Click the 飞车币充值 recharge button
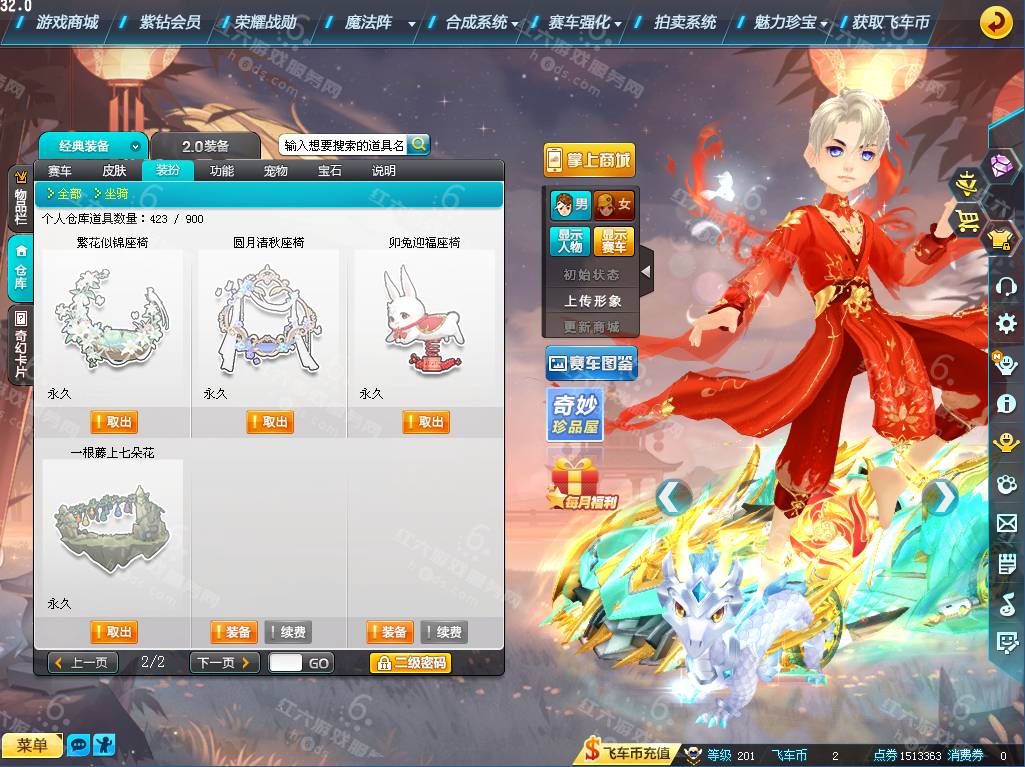The width and height of the screenshot is (1025, 767). 629,755
